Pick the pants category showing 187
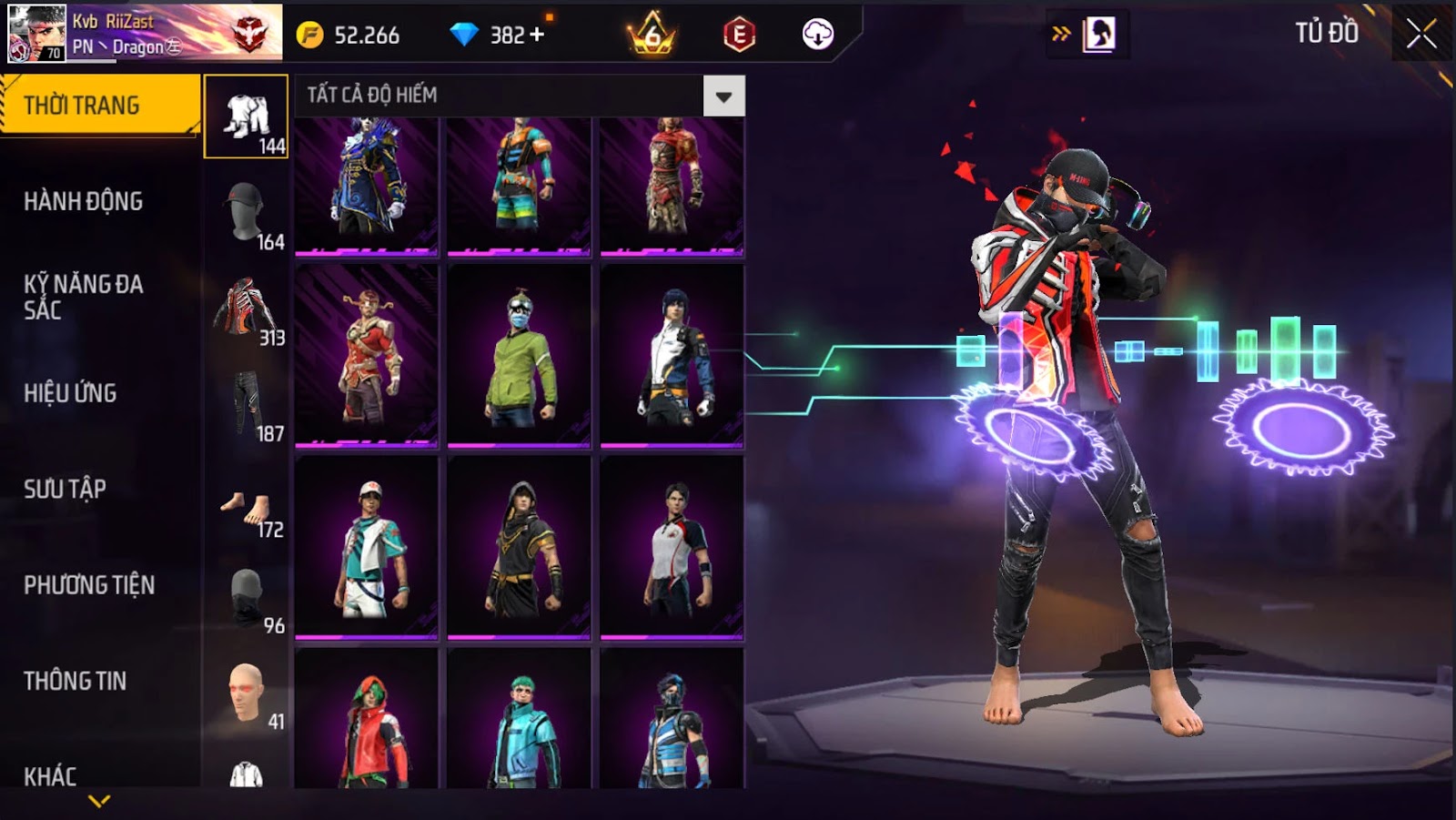This screenshot has width=1456, height=820. tap(247, 405)
